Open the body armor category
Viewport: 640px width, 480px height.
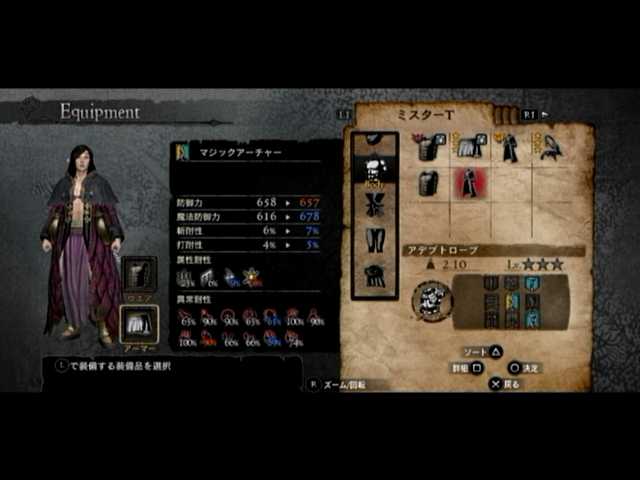click(375, 169)
